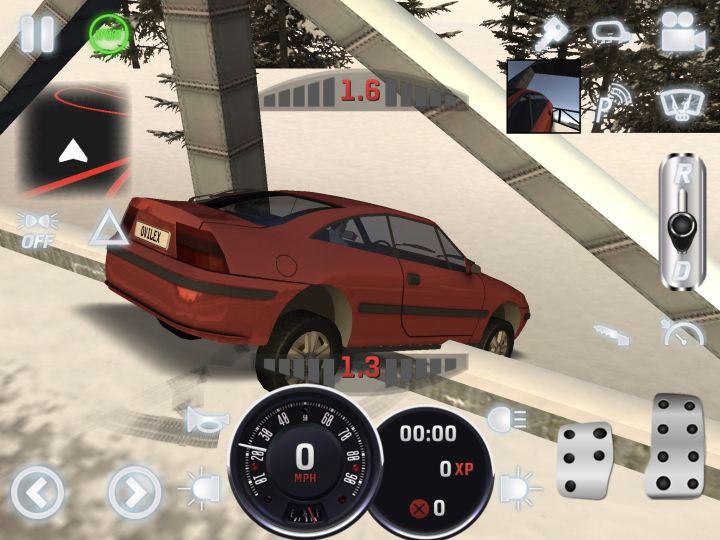The image size is (720, 540).
Task: Open the rear-view camera thumbnail
Action: click(x=543, y=96)
